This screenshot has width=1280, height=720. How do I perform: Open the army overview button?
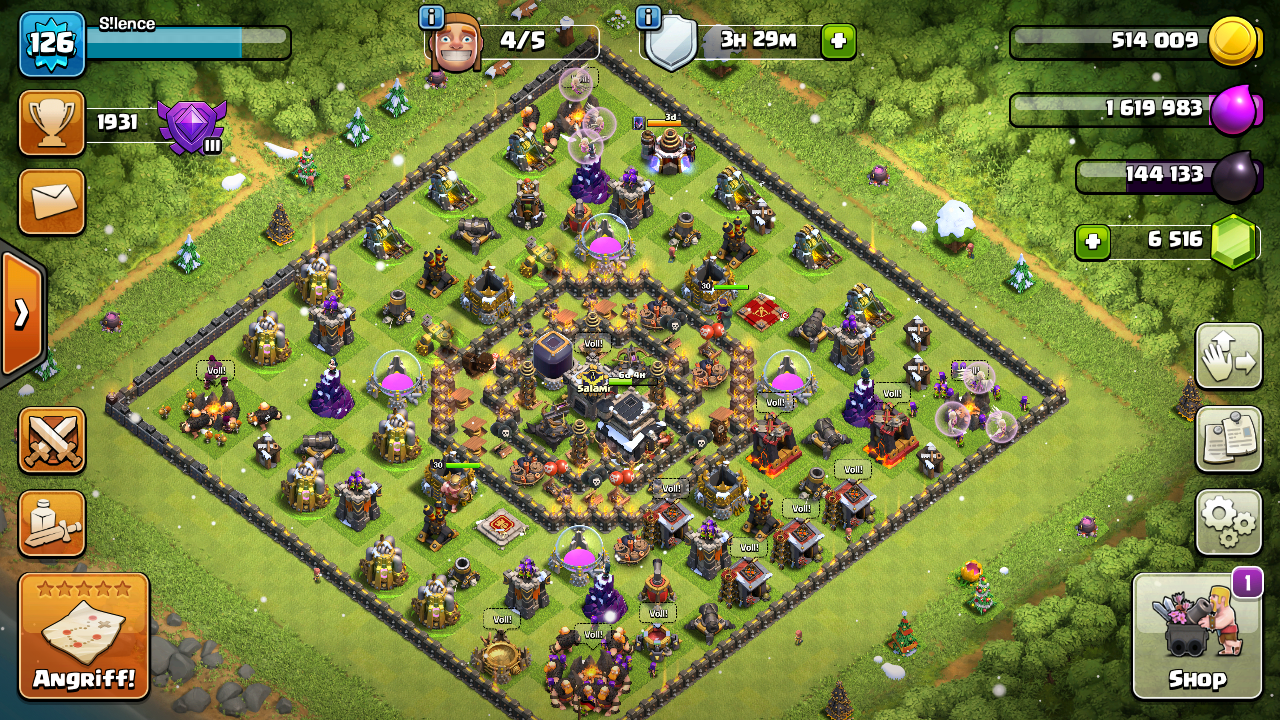tap(52, 523)
